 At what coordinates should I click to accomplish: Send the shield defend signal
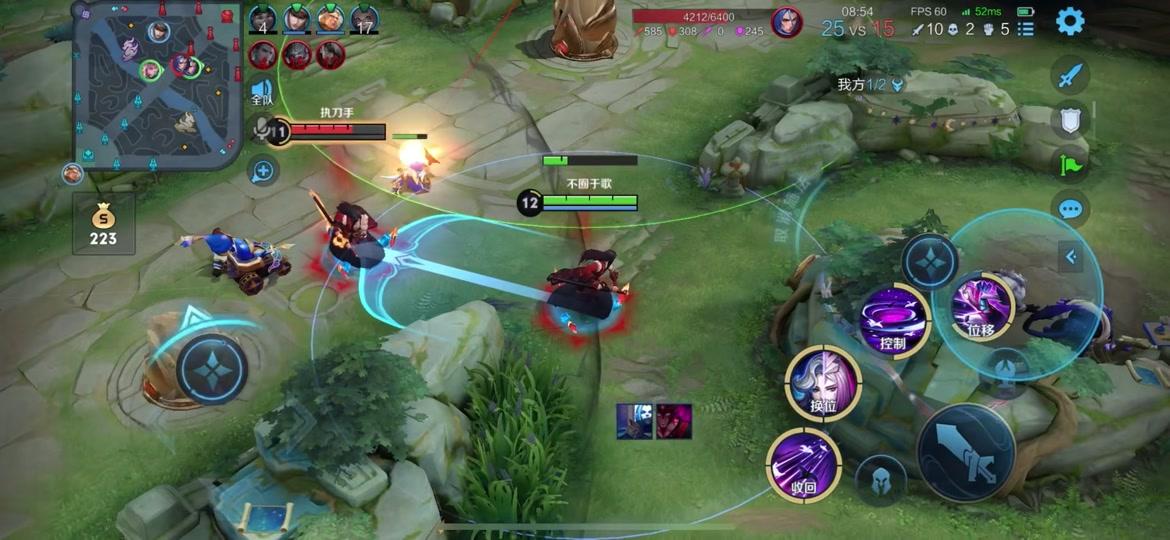(x=1070, y=120)
